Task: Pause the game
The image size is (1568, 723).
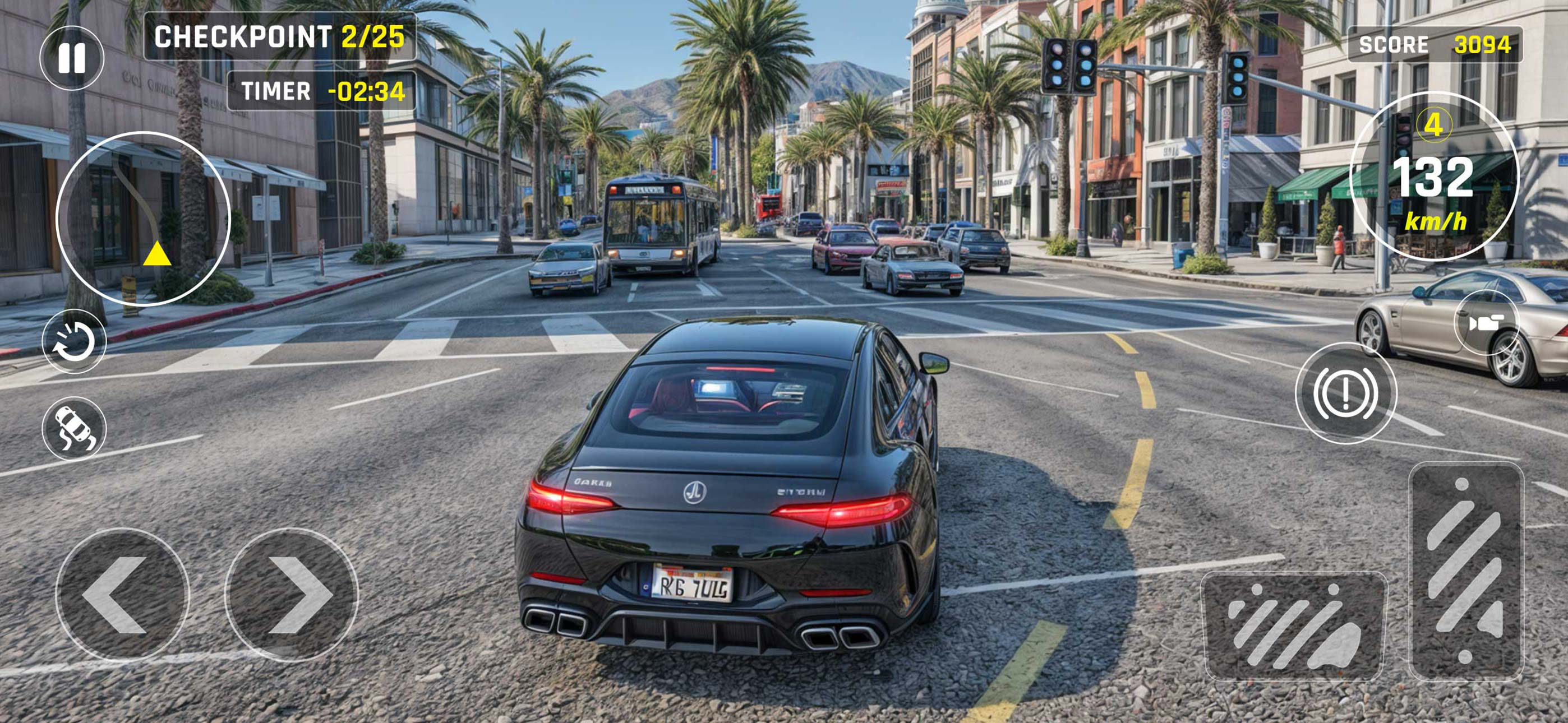Action: pos(73,57)
